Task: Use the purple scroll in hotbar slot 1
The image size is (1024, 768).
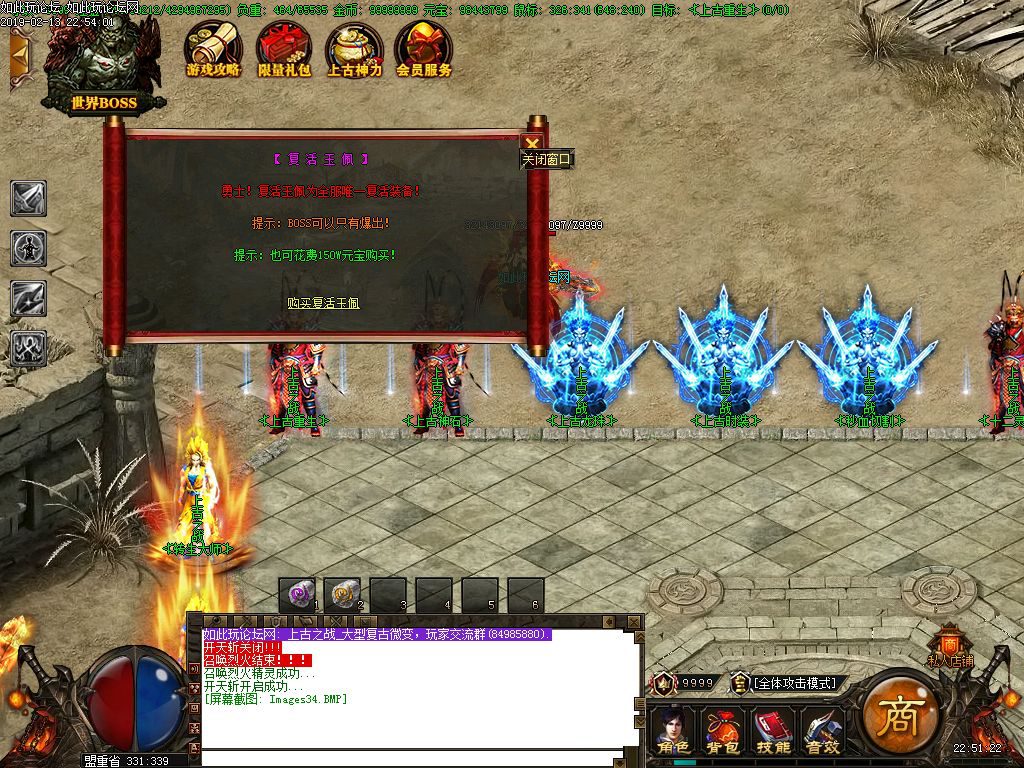Action: (297, 596)
